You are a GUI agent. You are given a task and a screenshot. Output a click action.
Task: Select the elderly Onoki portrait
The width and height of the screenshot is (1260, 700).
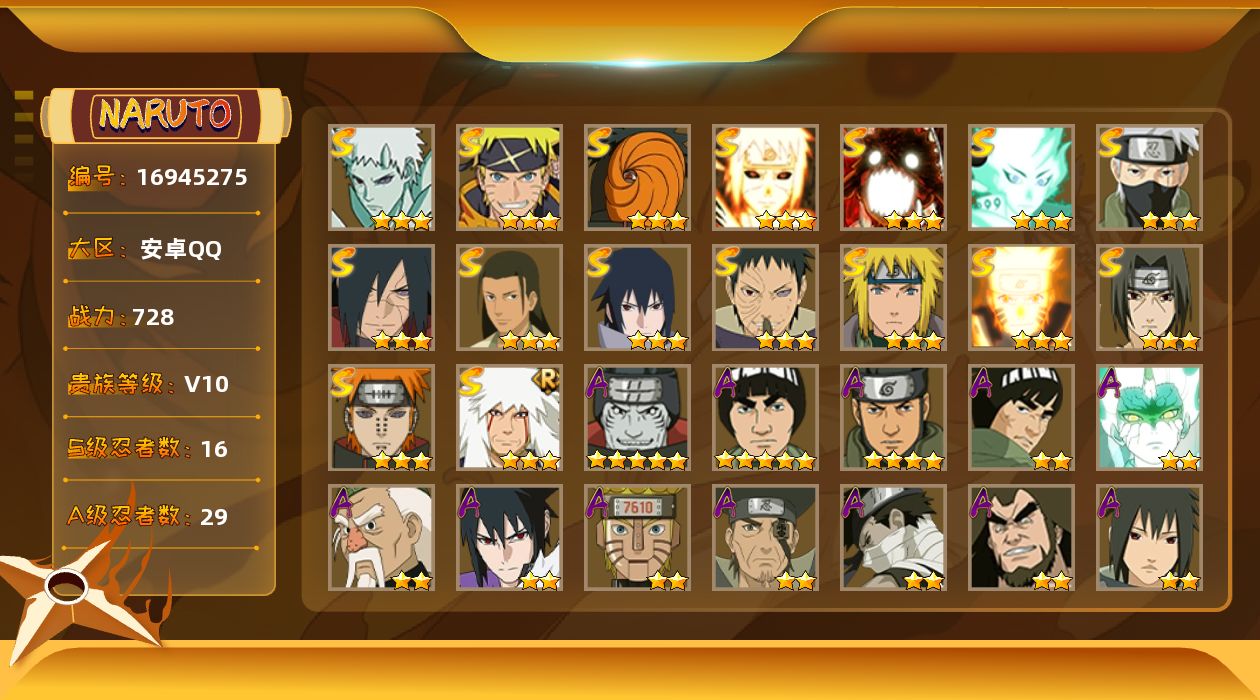click(381, 537)
